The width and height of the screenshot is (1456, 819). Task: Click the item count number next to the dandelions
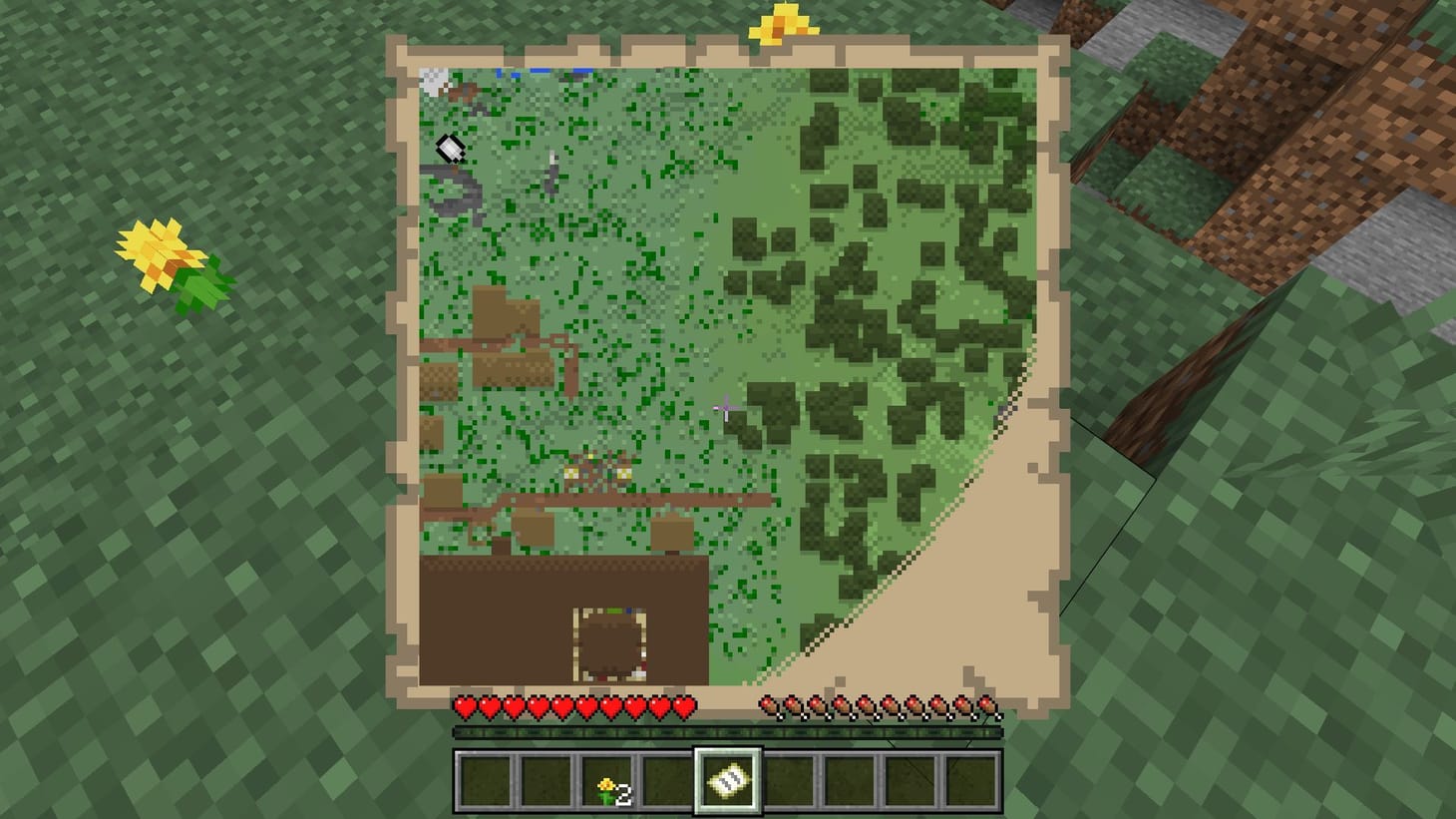tap(623, 794)
